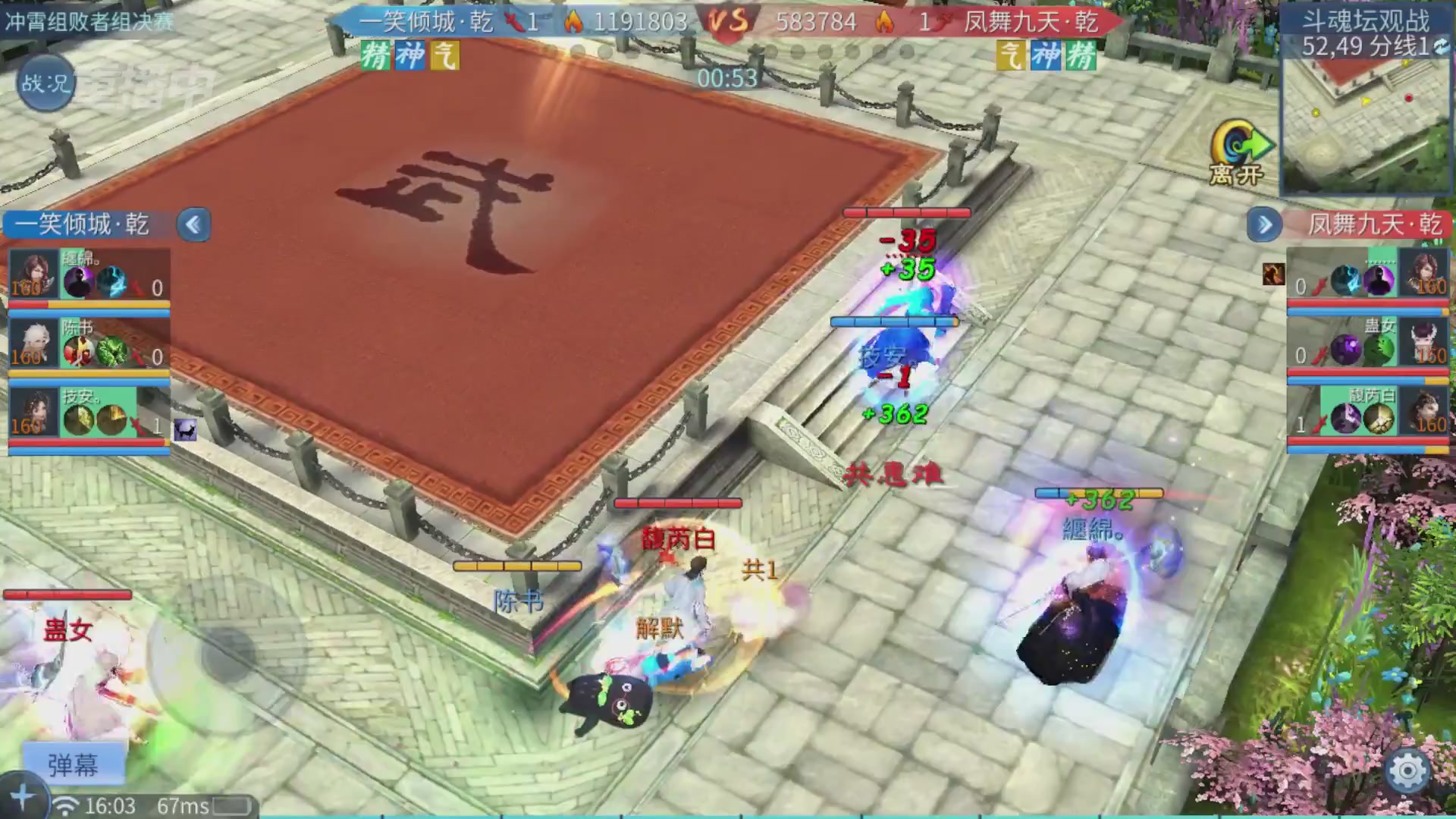Collapse the 一笑倾城·乾 team panel with left chevron

tap(194, 224)
